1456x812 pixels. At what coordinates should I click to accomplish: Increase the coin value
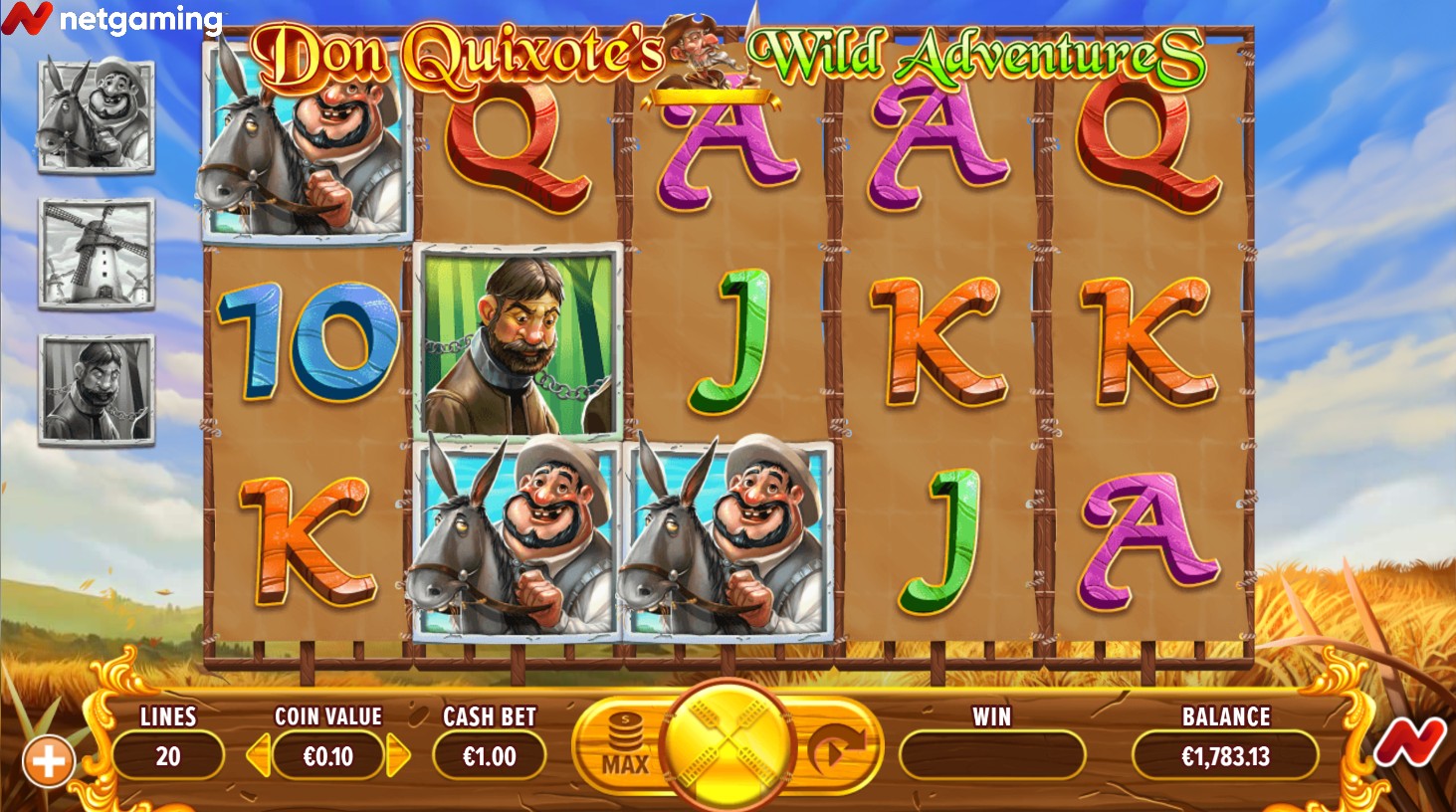[x=398, y=756]
